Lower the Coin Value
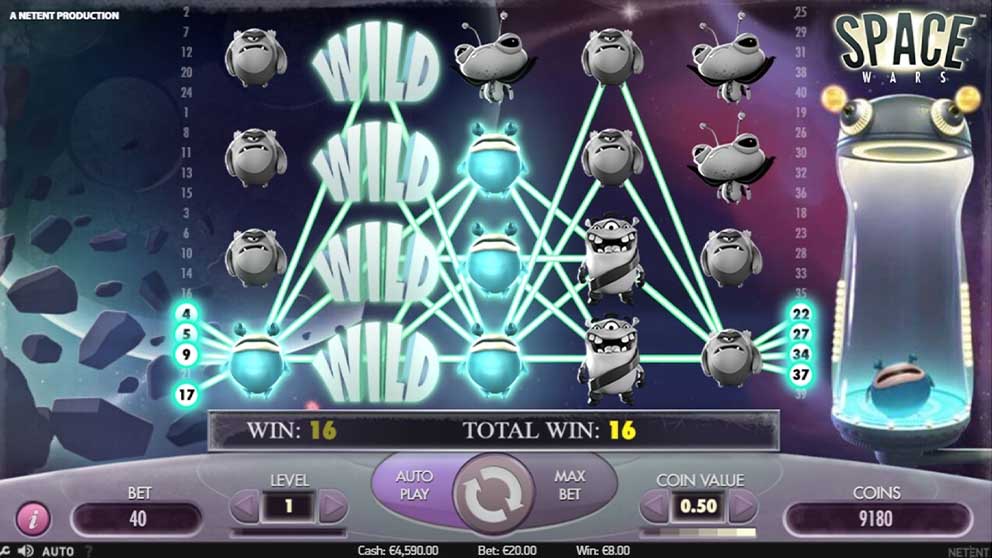Screen dimensions: 992x558 [655, 507]
